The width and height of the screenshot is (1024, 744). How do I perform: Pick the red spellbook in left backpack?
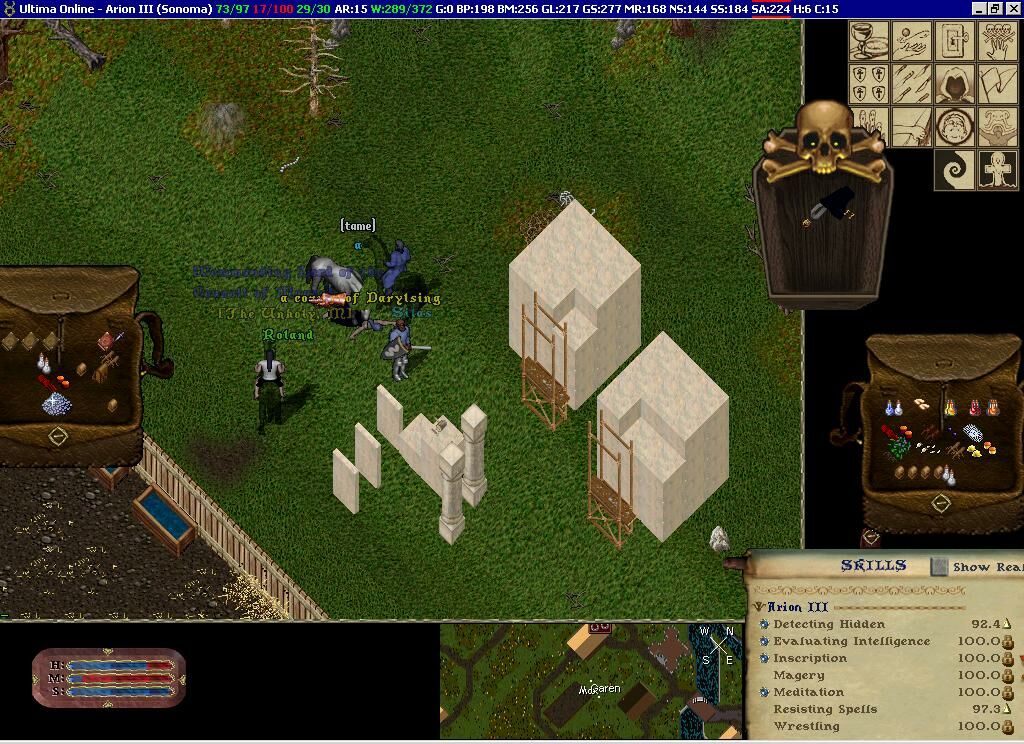click(106, 343)
